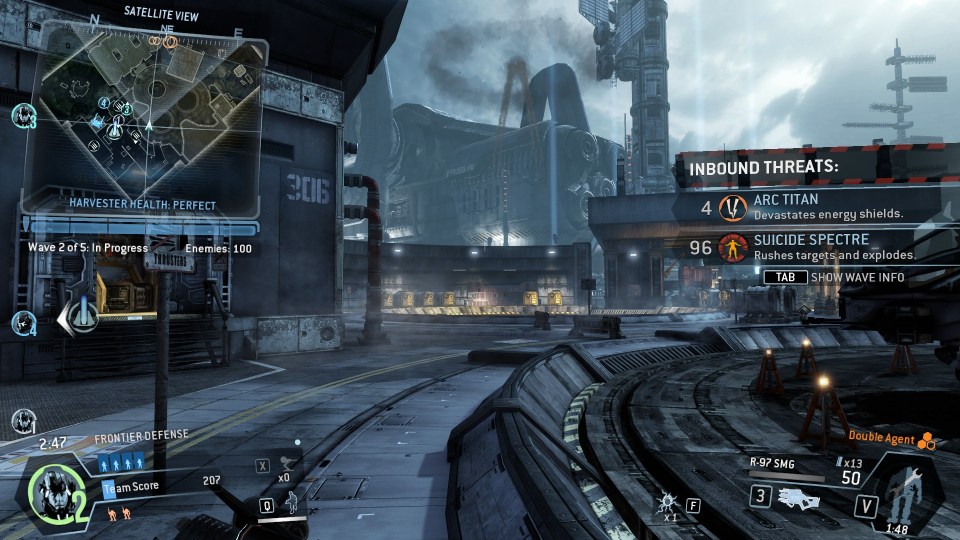Click the pilot portrait with number 2

point(50,490)
